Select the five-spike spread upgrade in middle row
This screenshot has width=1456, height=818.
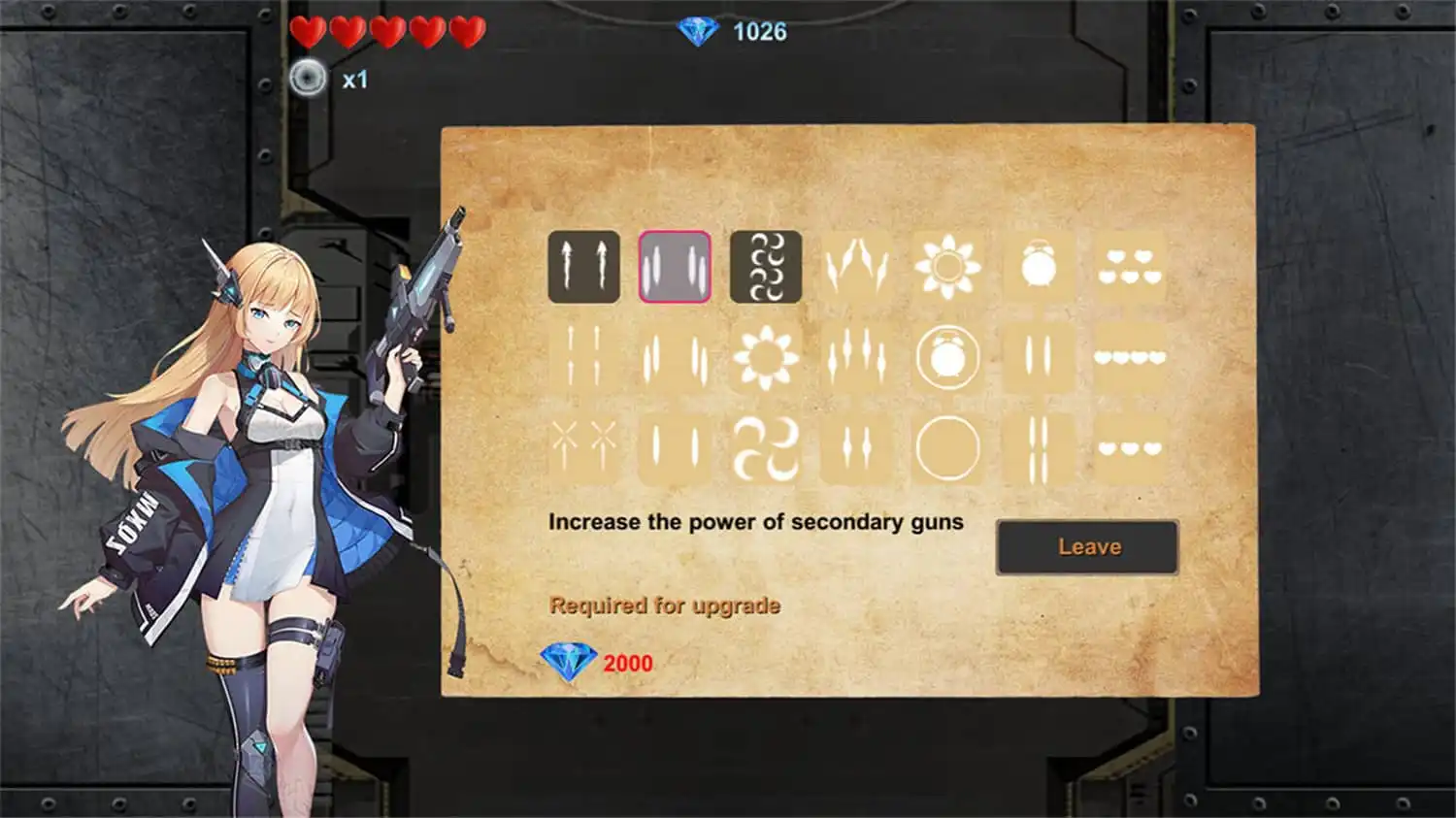[x=859, y=357]
